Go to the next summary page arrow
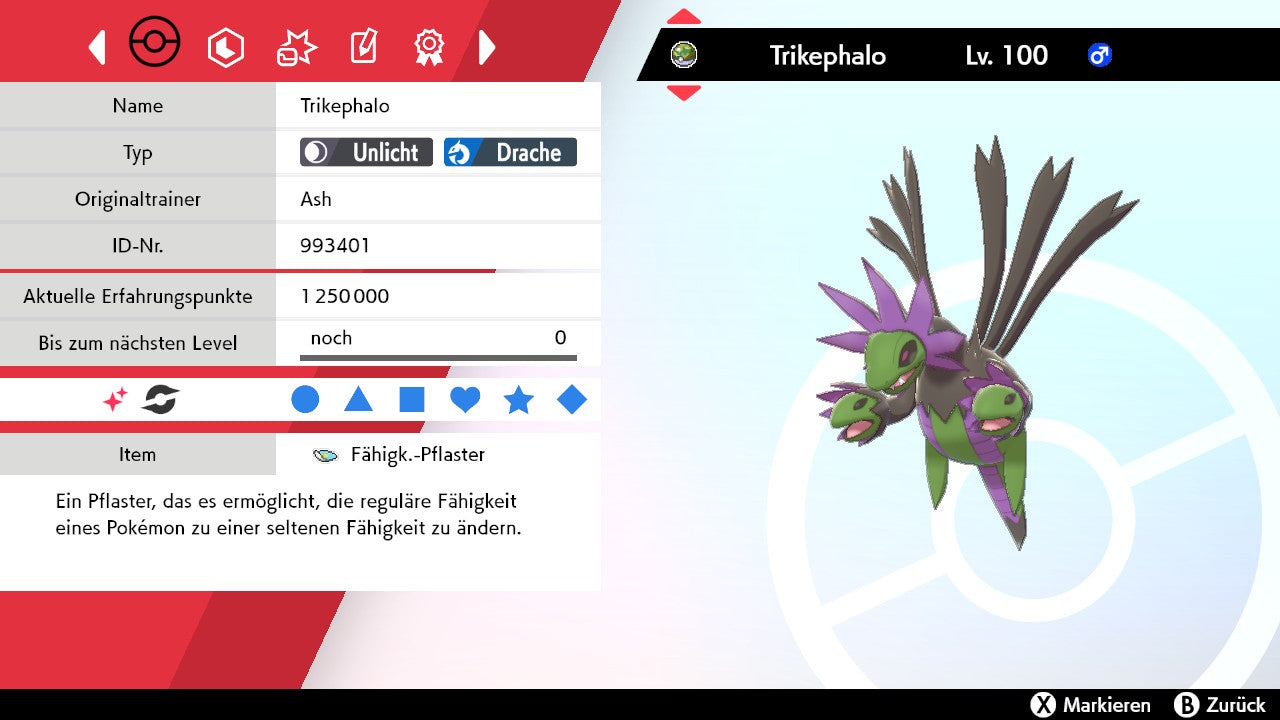Viewport: 1280px width, 720px height. click(487, 47)
